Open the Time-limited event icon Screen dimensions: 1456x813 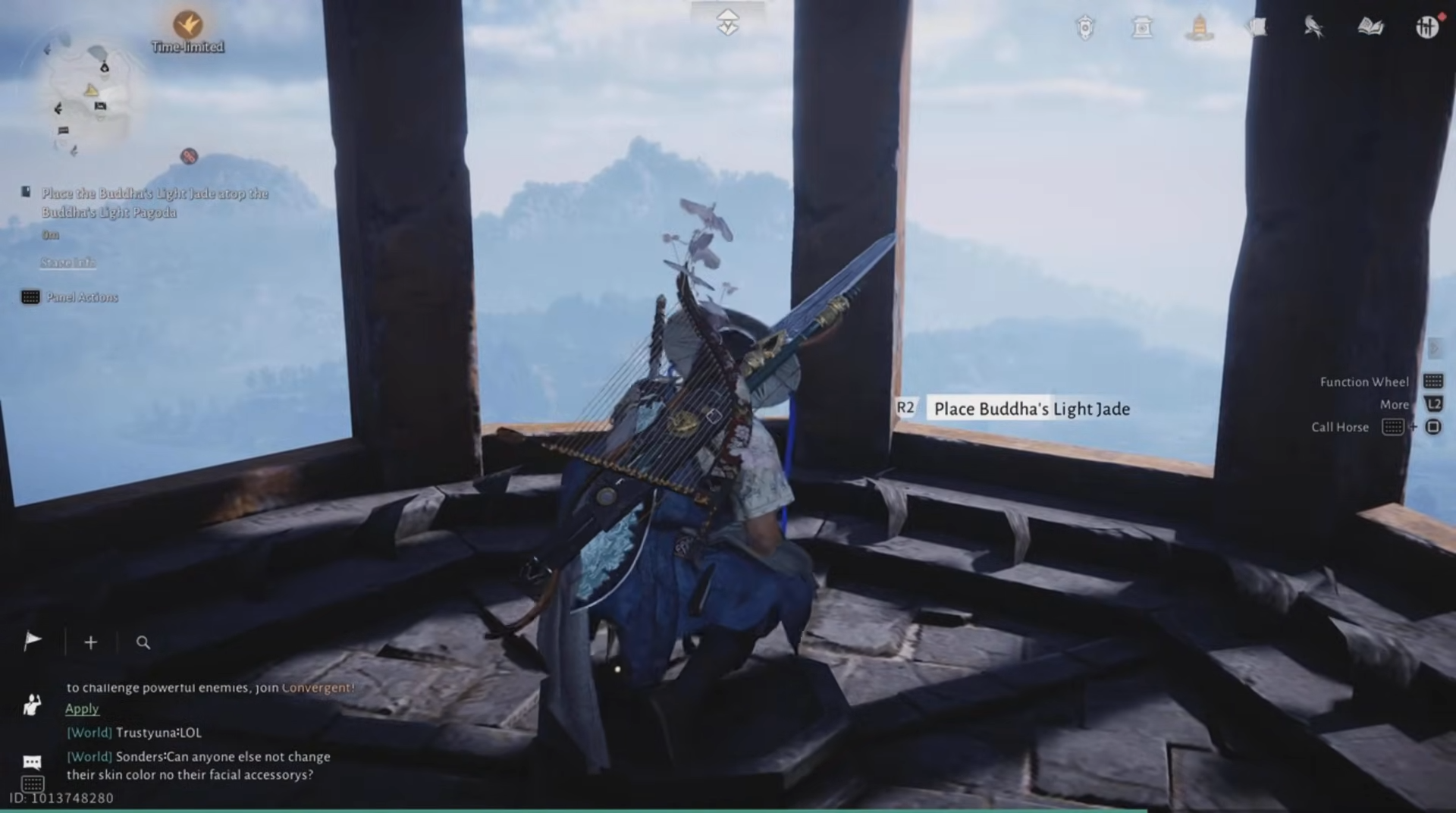(x=187, y=26)
